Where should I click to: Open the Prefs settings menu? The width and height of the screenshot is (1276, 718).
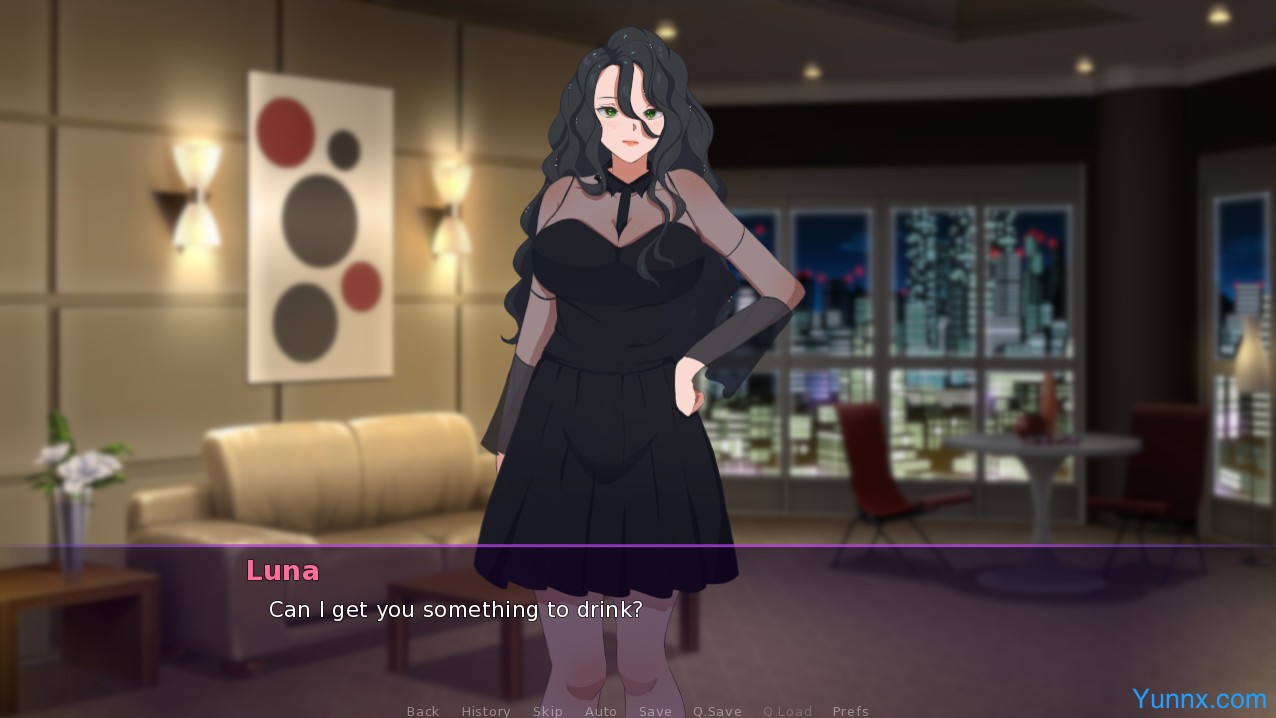click(x=850, y=711)
